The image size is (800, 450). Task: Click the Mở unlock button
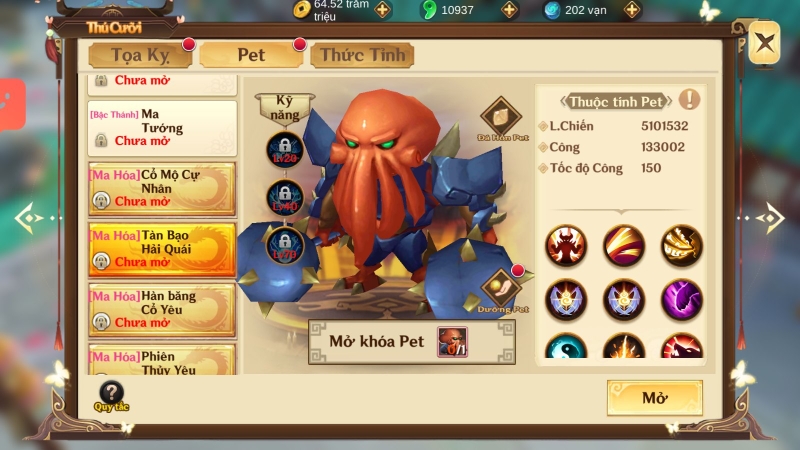tap(654, 398)
